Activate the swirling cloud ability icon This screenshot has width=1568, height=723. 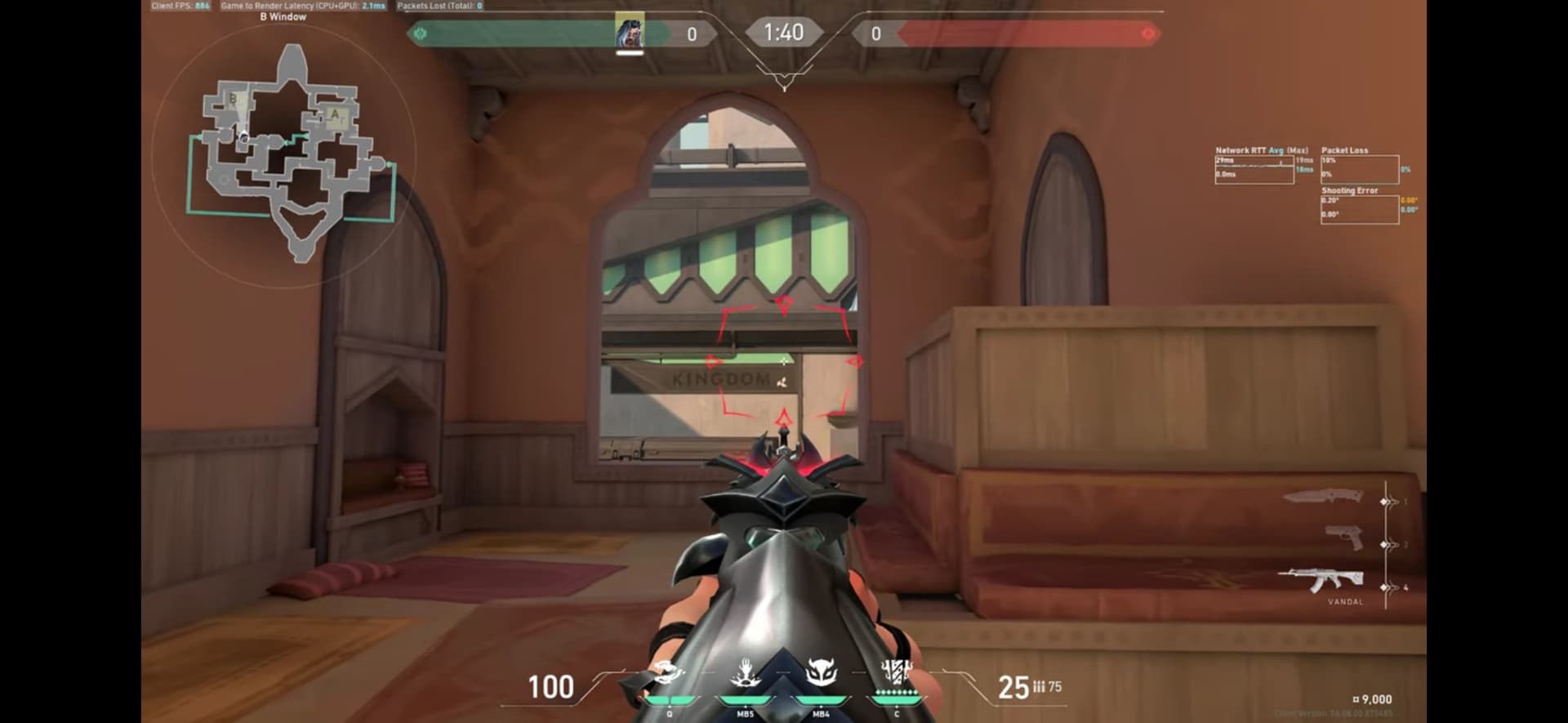[668, 675]
